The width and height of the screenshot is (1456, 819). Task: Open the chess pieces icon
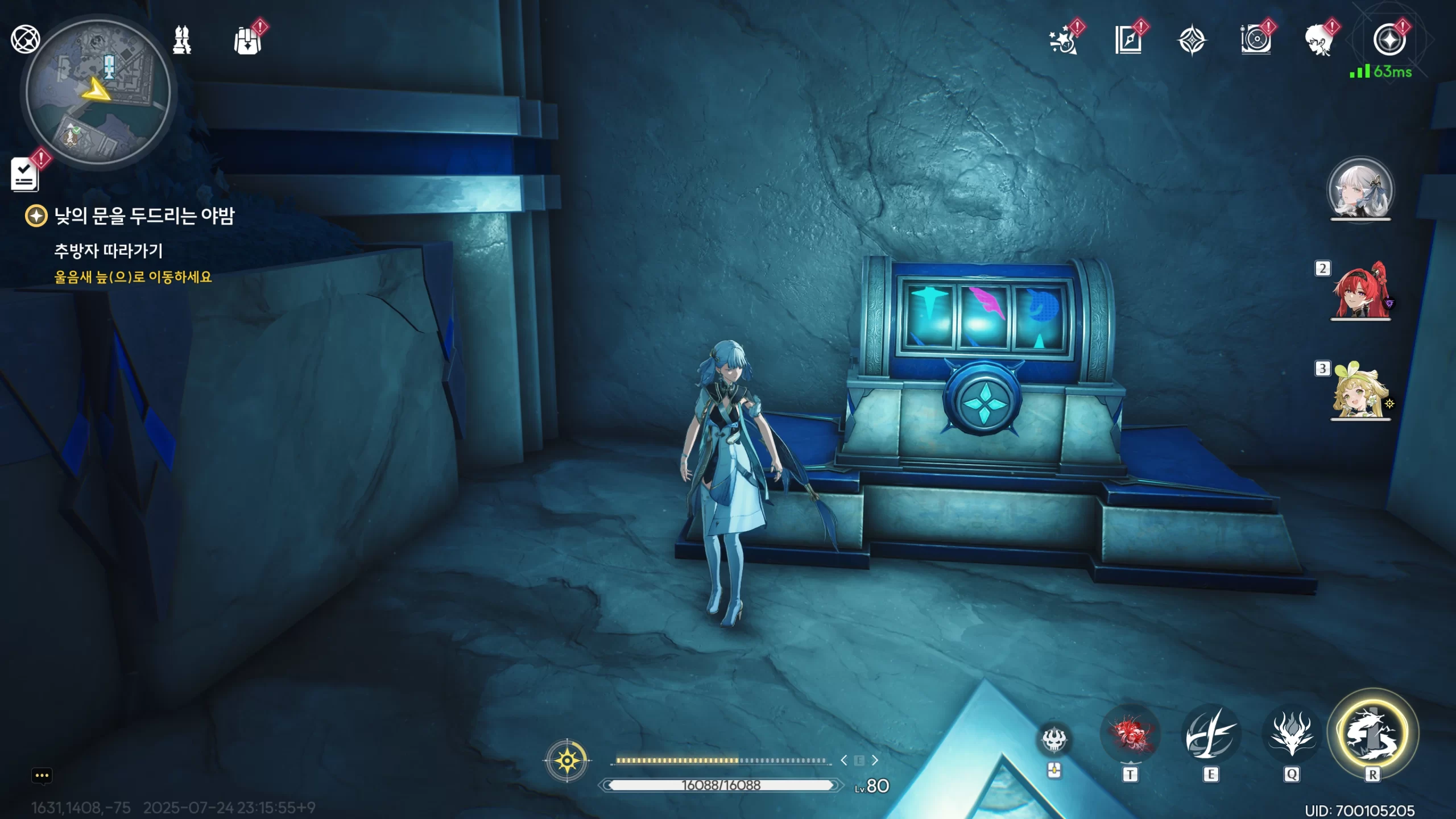click(182, 40)
